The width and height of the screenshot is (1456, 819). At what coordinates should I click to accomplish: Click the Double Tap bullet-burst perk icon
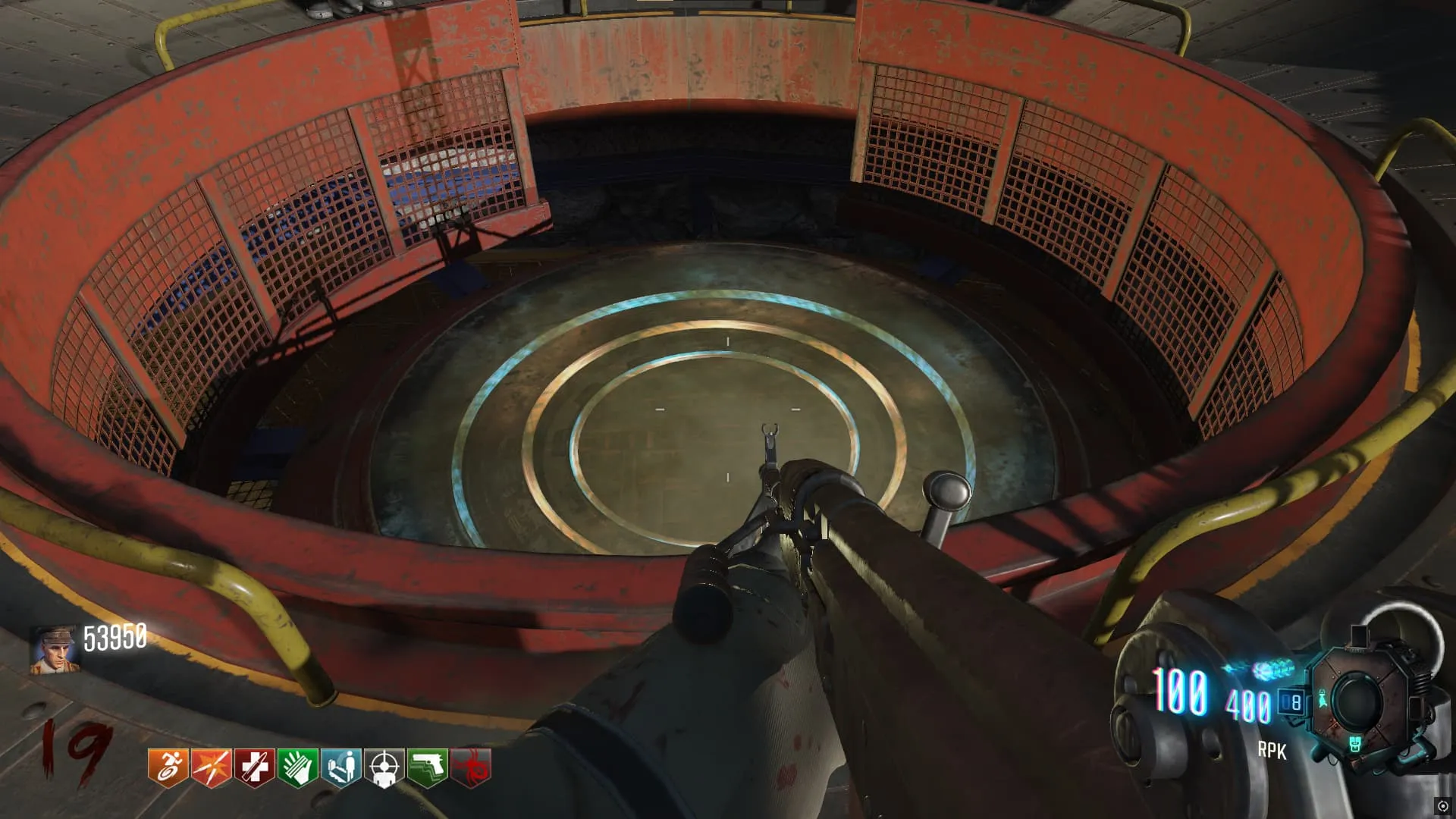click(x=211, y=767)
